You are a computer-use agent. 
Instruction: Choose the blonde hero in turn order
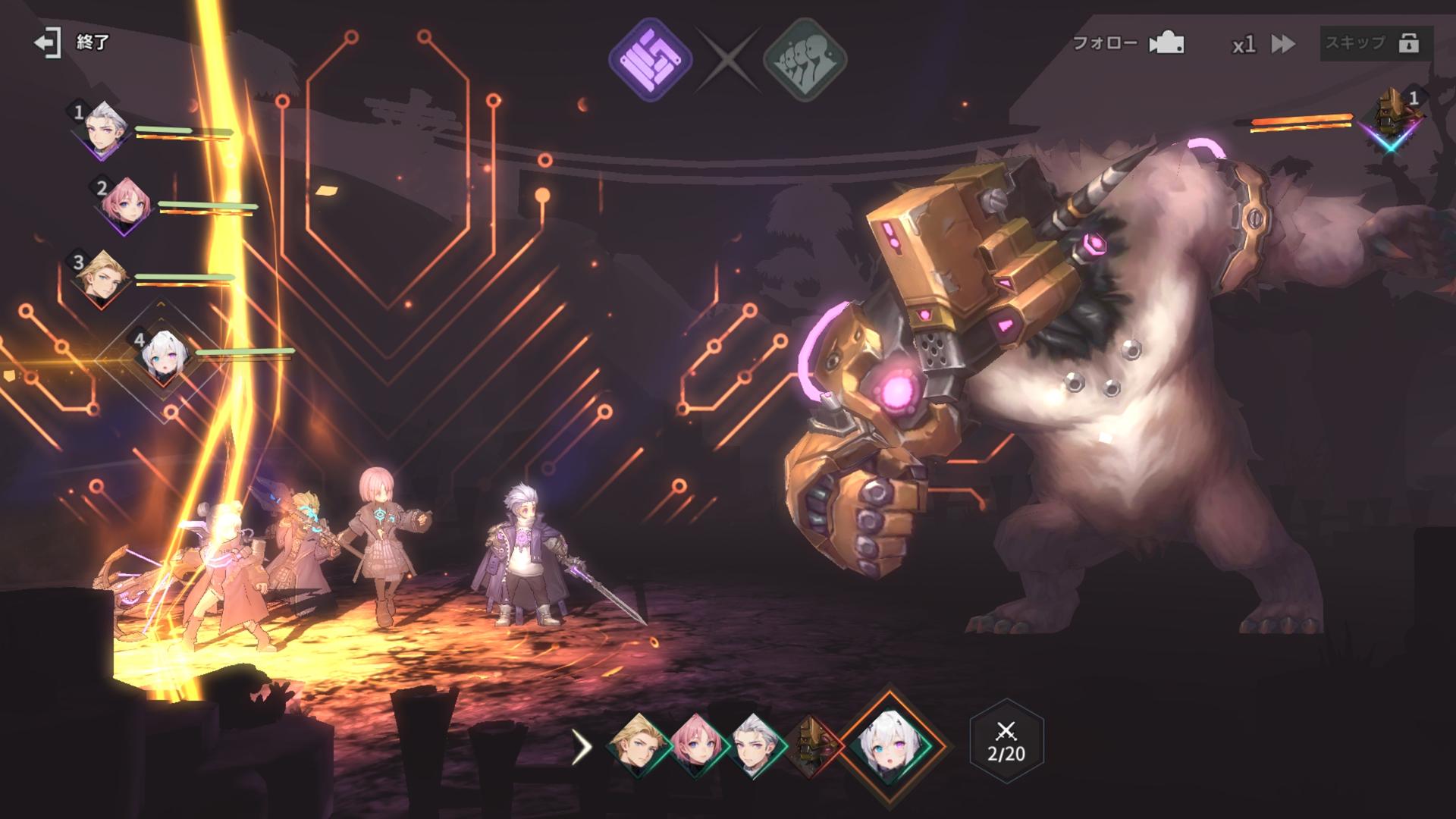point(639,745)
